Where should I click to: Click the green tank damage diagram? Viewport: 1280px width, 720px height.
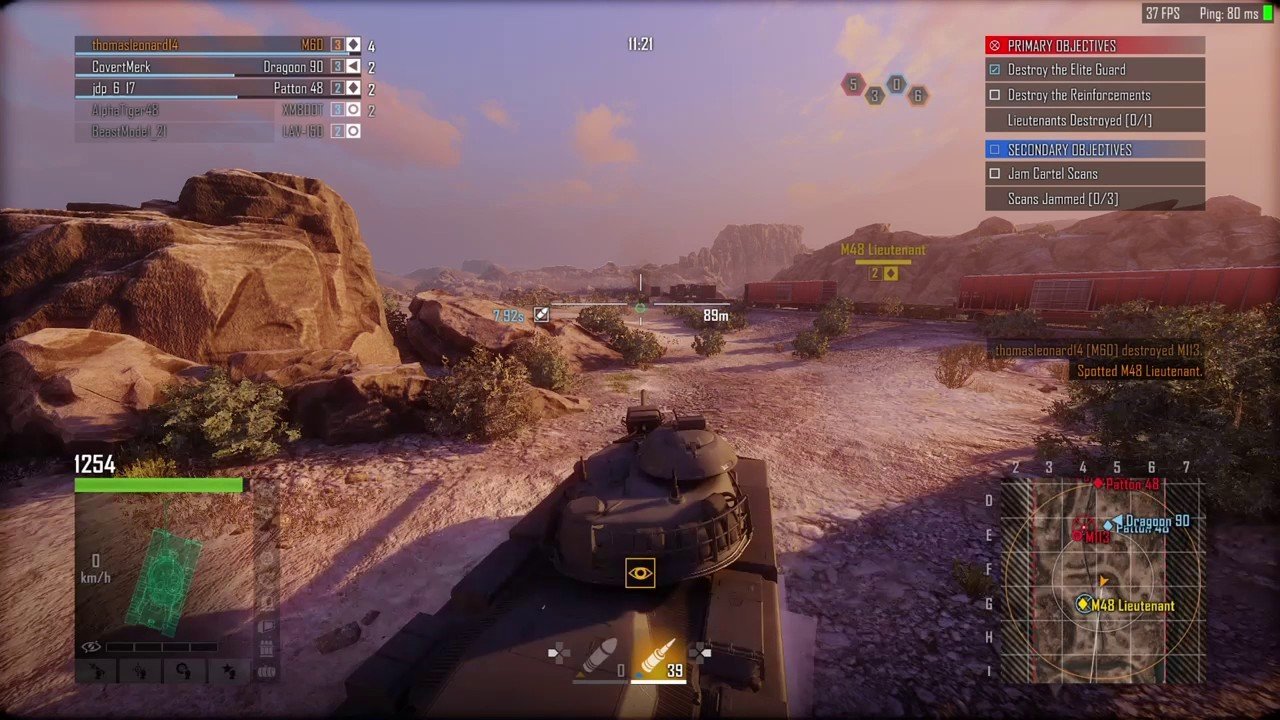click(x=162, y=580)
